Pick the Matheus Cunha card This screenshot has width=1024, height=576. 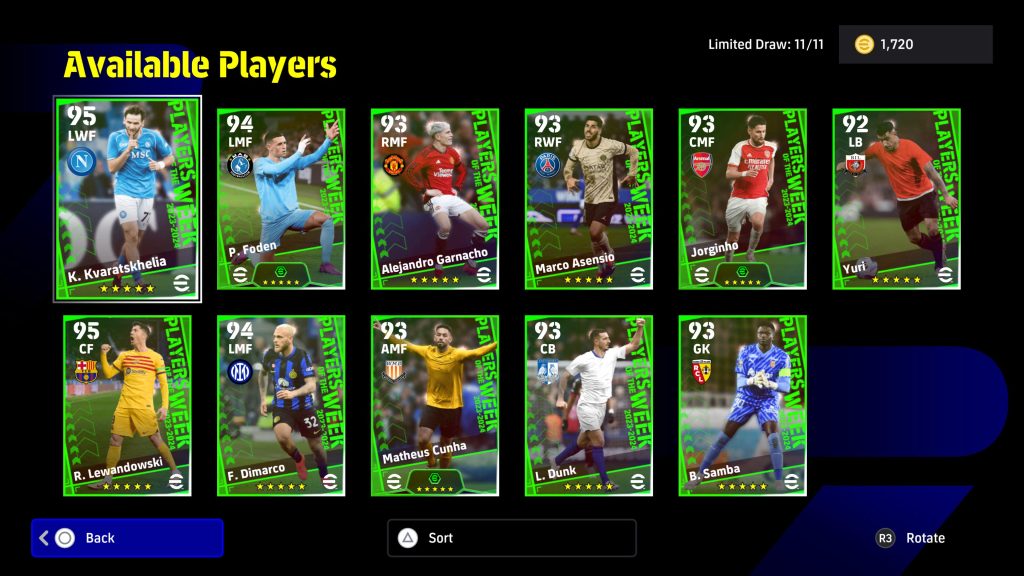coord(435,405)
